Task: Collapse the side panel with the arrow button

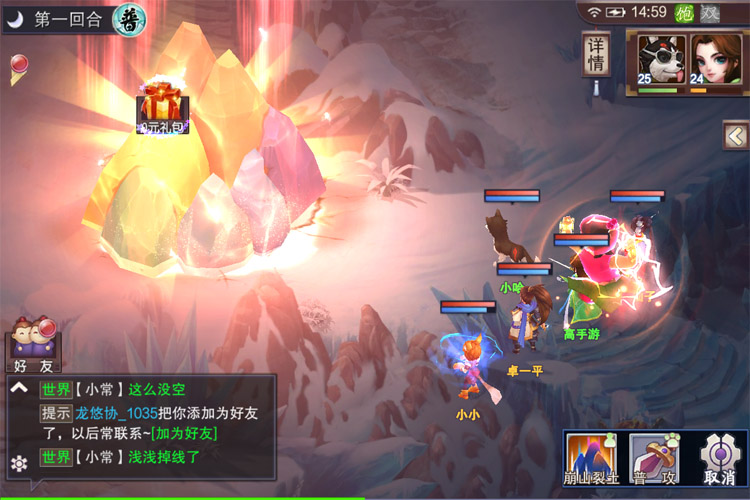Action: click(x=736, y=135)
